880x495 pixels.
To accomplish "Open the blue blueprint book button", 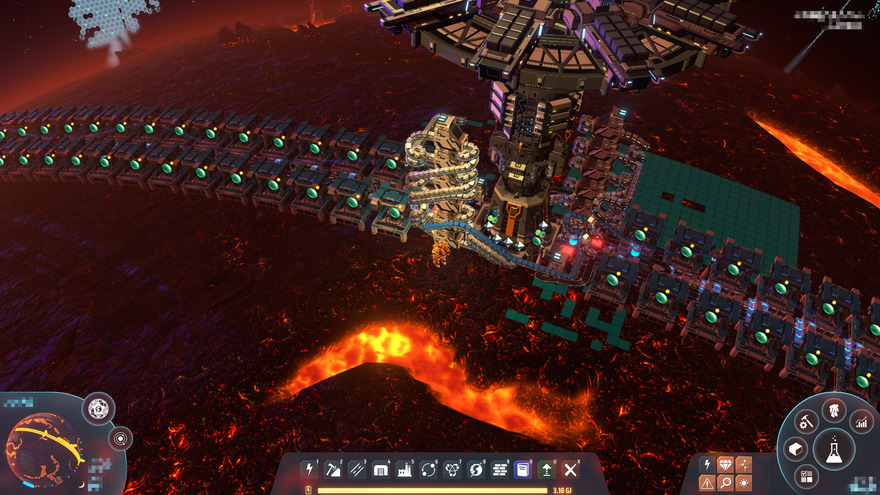I will [523, 469].
